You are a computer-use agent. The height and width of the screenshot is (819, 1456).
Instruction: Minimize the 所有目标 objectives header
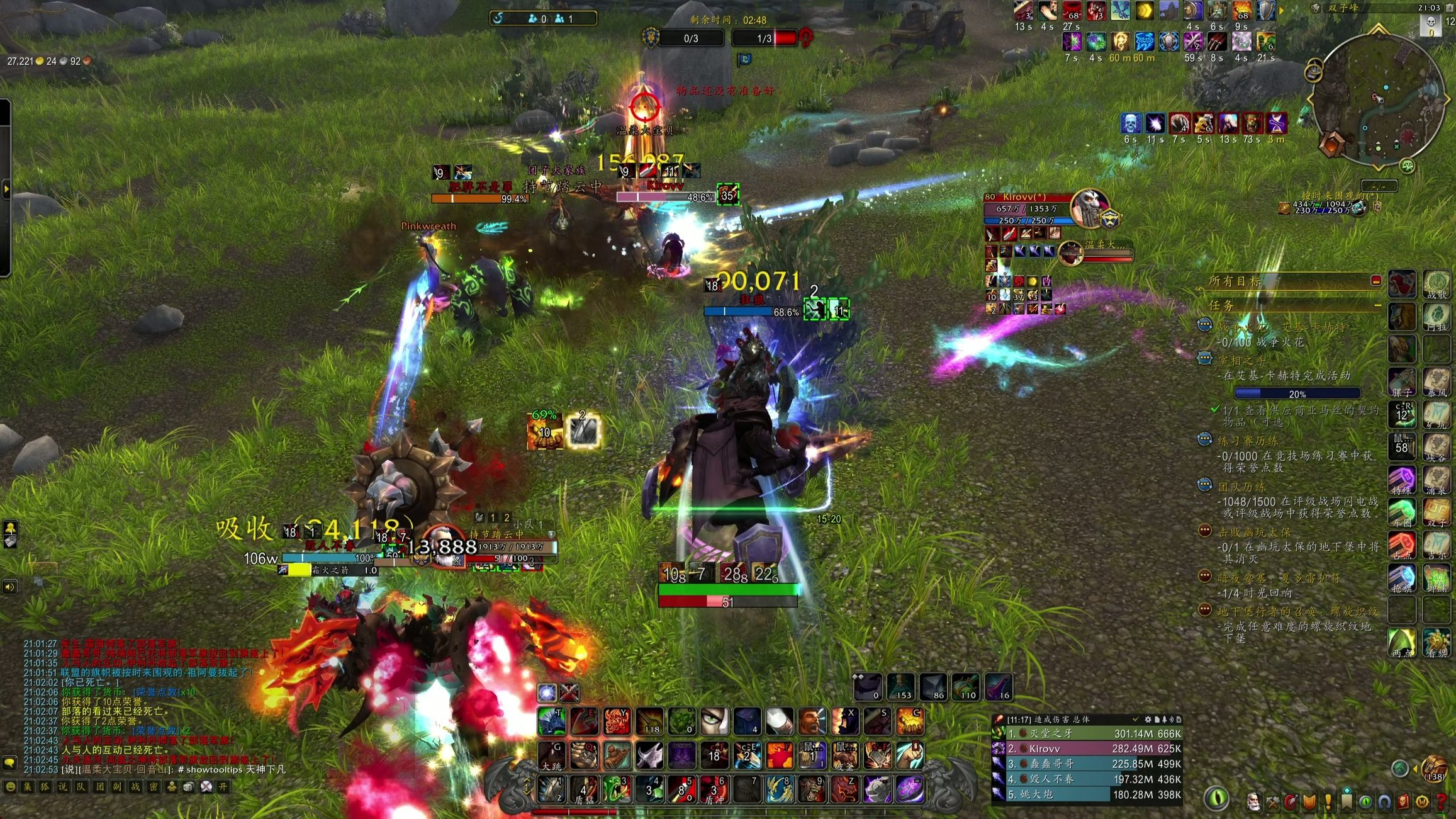tap(1375, 281)
